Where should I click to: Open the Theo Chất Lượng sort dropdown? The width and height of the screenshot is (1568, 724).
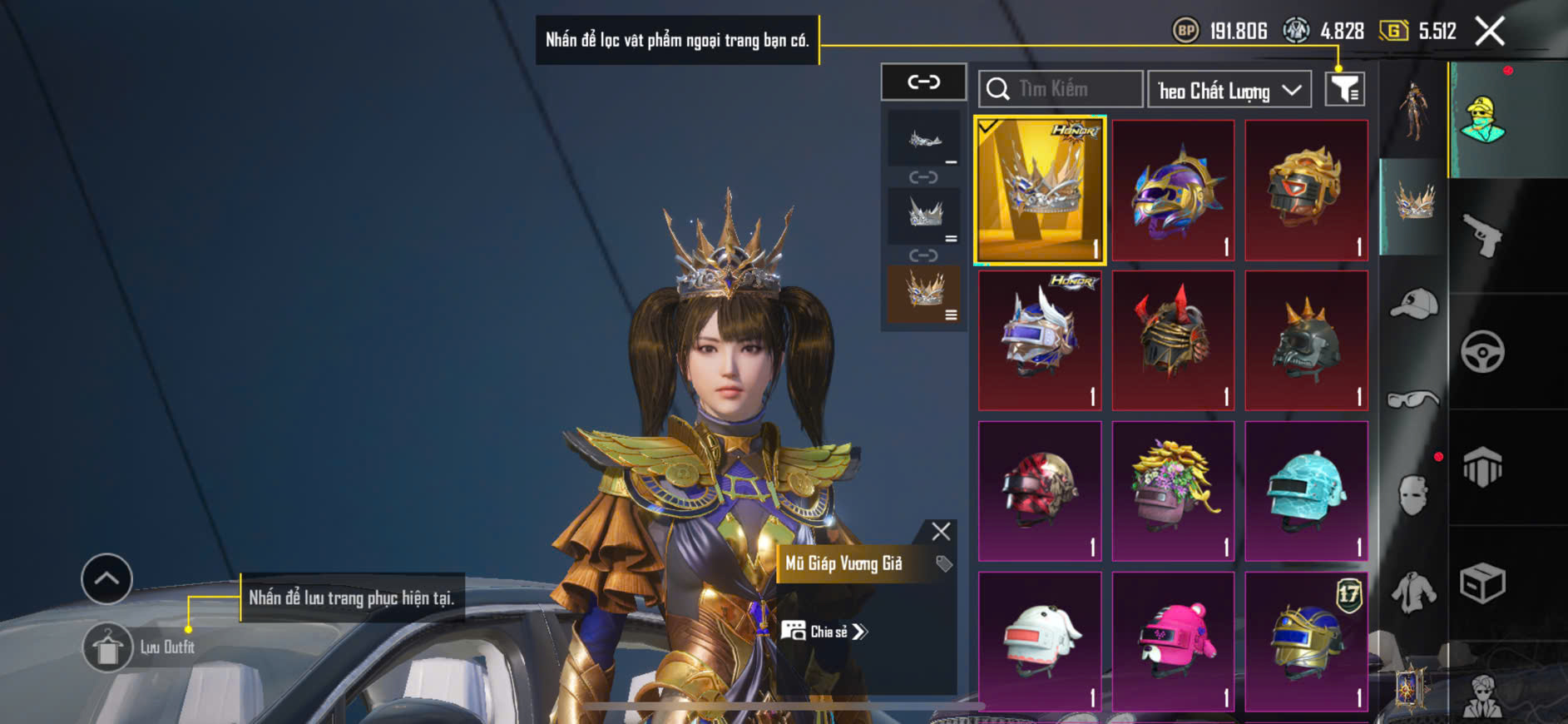point(1229,90)
